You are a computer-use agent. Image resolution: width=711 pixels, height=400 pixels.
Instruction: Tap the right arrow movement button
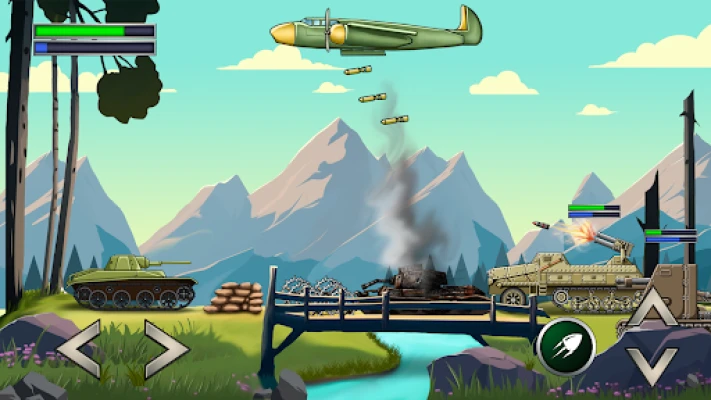[x=166, y=349]
